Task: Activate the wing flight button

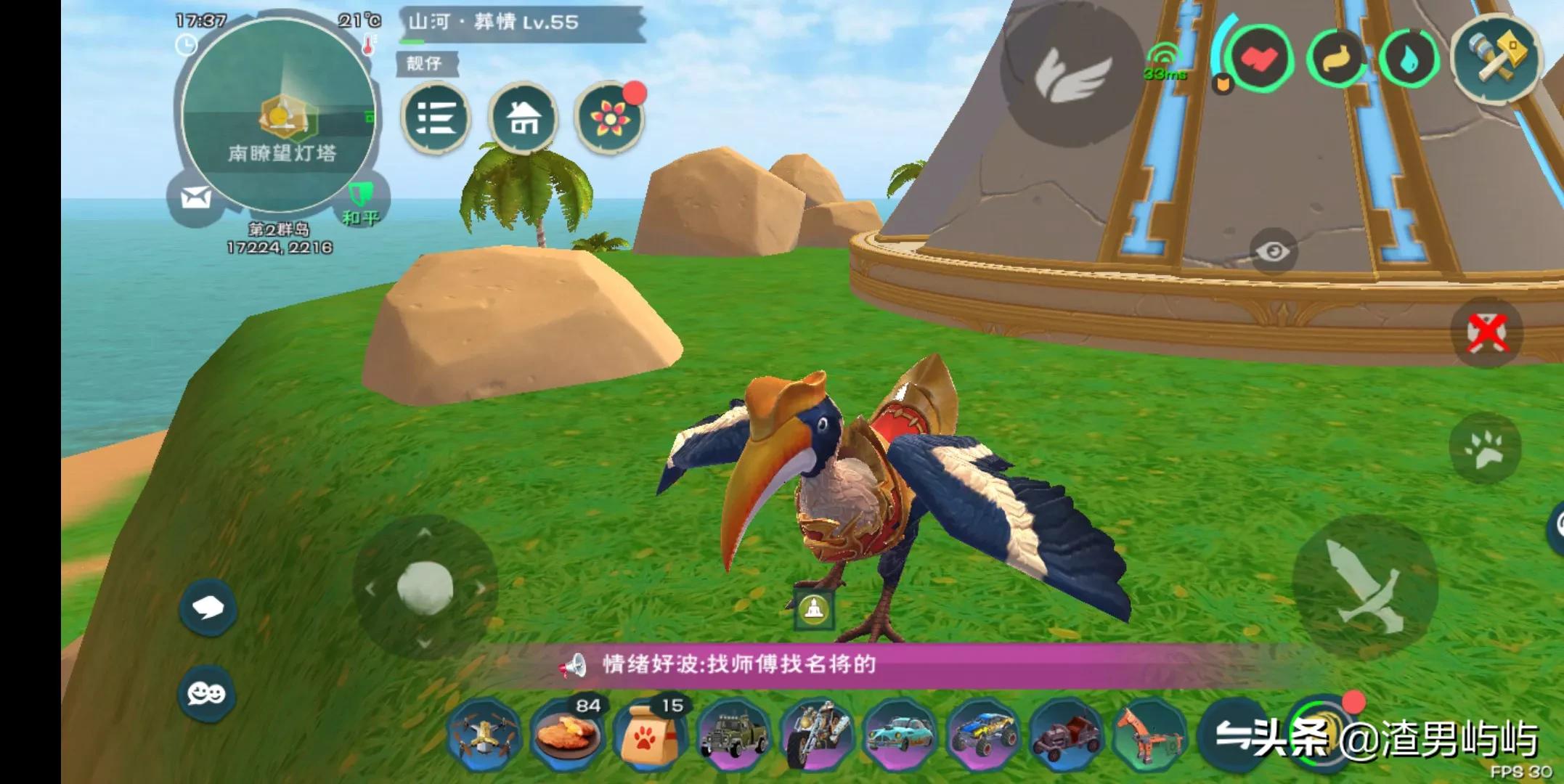Action: [x=1072, y=73]
